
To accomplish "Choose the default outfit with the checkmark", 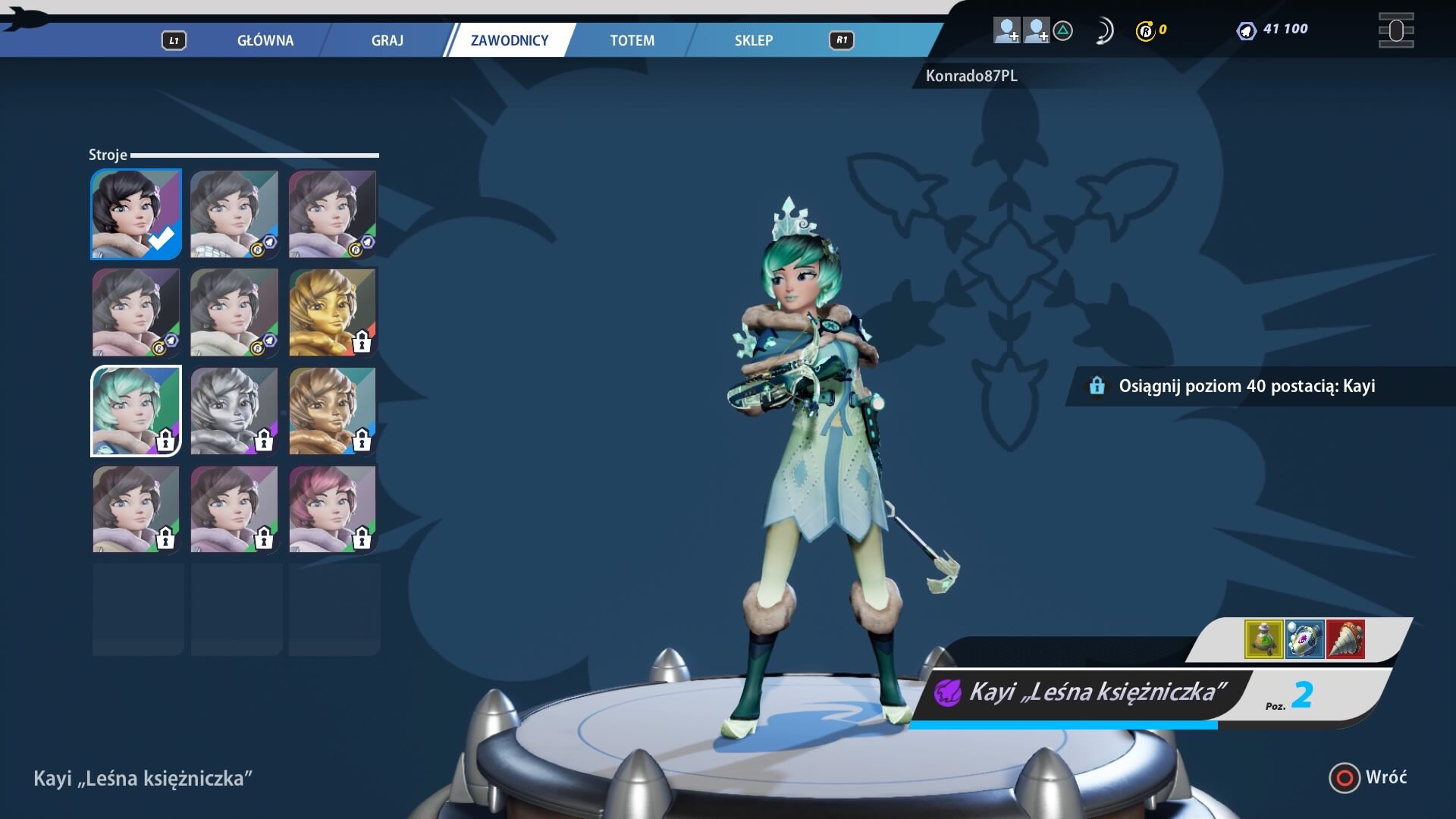I will pos(136,214).
